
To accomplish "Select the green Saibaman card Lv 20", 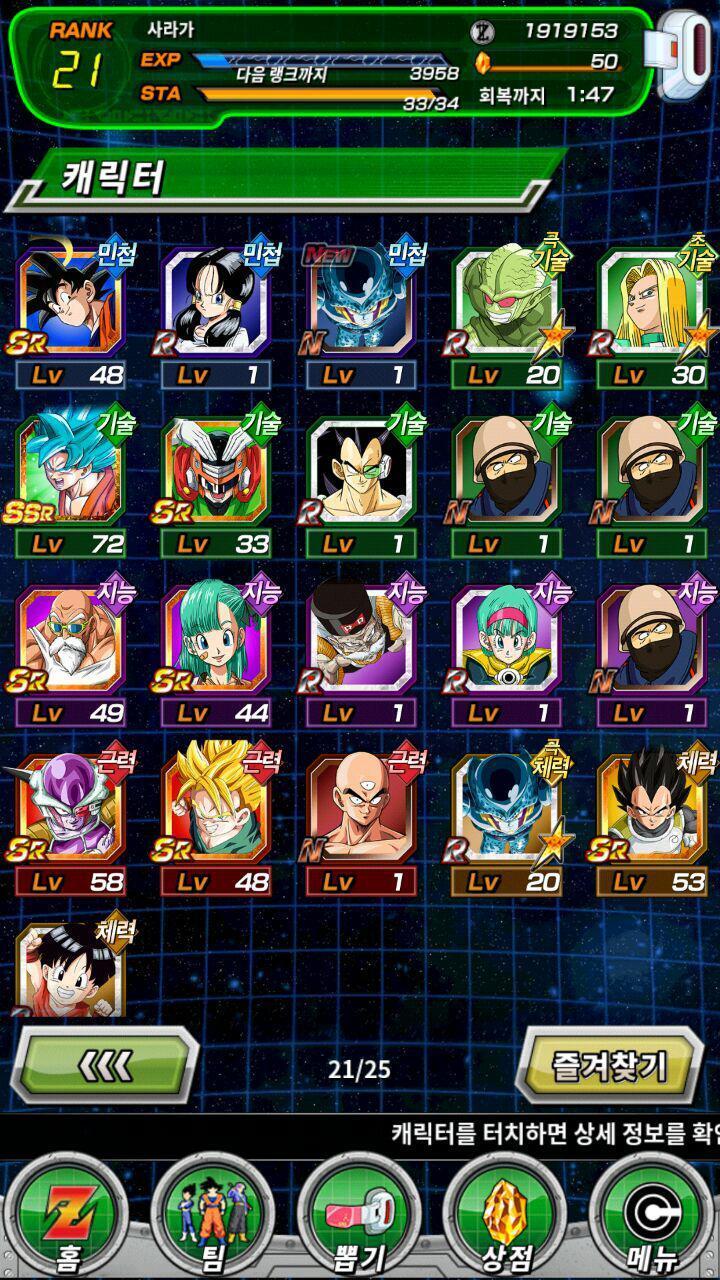I will click(505, 302).
